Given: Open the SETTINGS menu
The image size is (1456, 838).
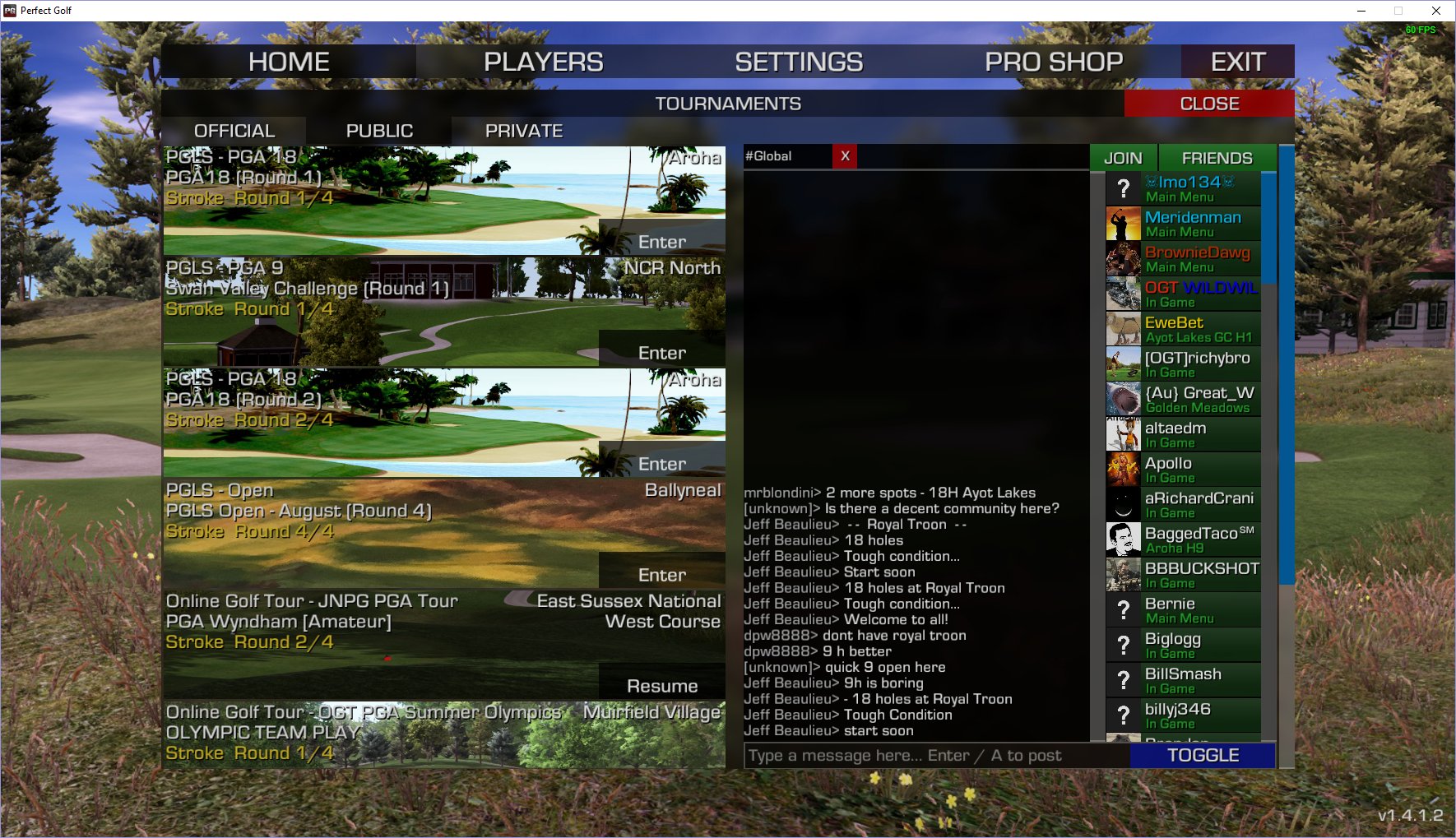Looking at the screenshot, I should click(x=799, y=62).
